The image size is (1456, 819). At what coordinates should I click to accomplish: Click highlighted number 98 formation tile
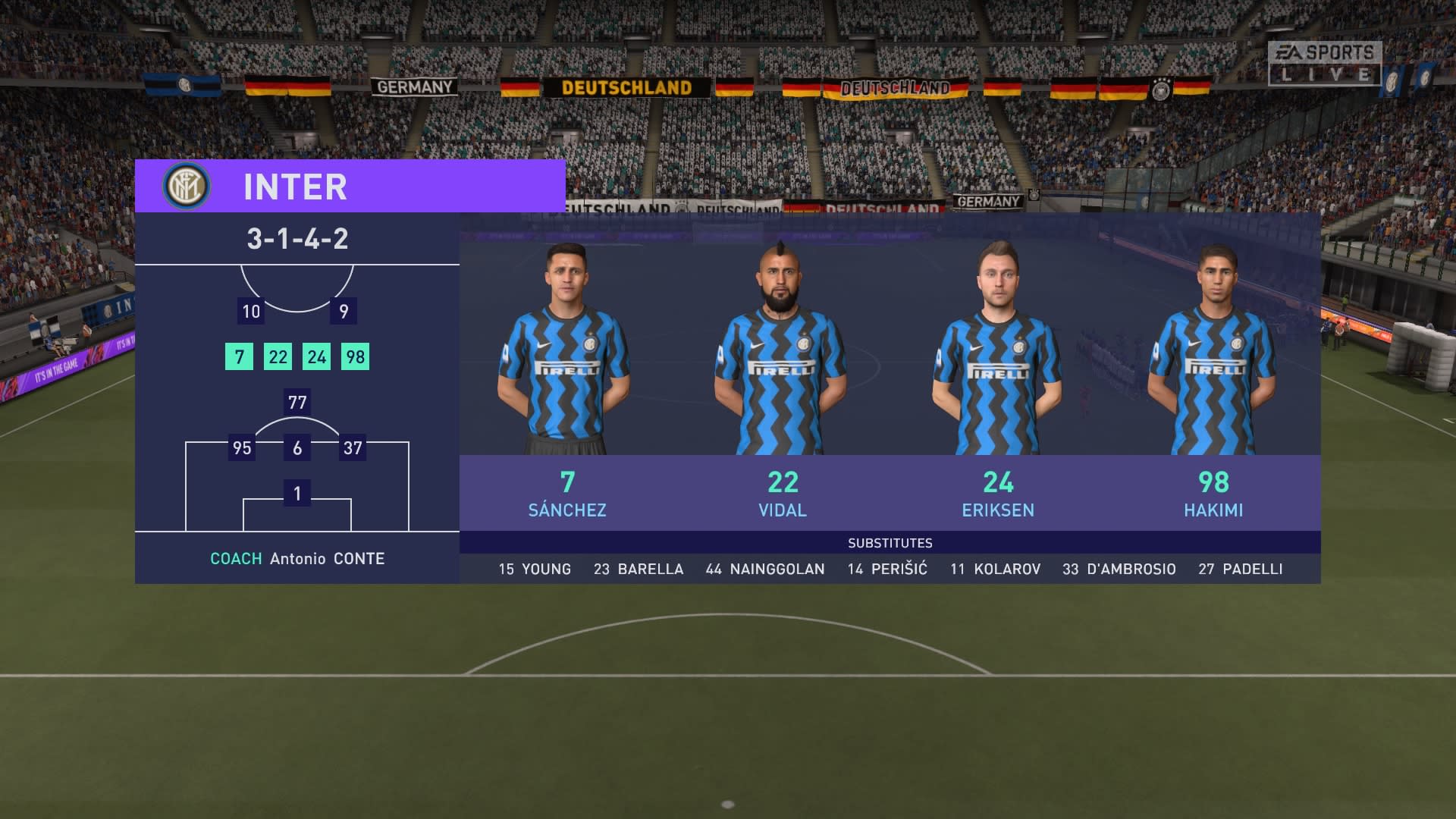click(355, 356)
